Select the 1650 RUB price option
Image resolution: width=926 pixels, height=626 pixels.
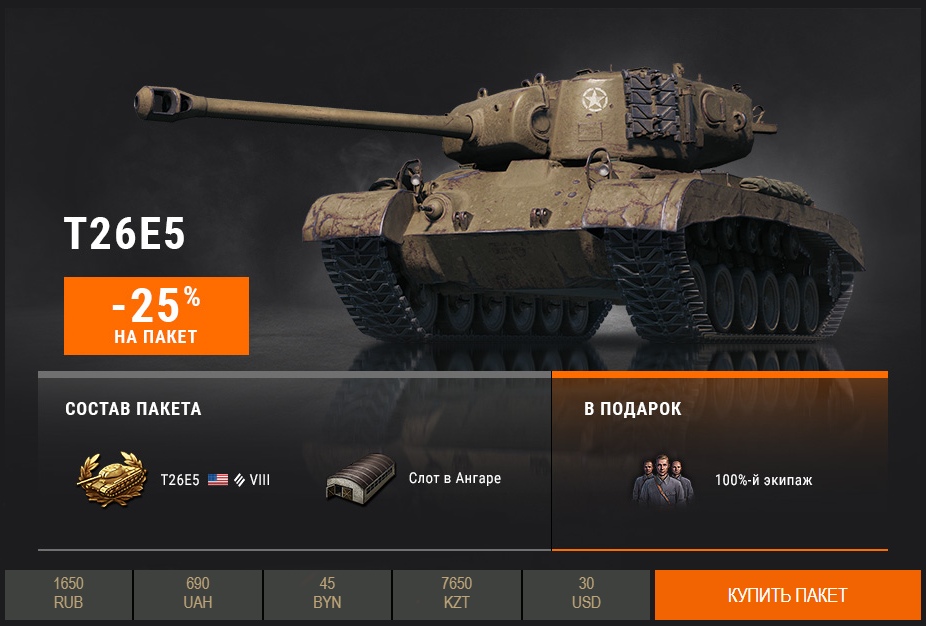(69, 594)
